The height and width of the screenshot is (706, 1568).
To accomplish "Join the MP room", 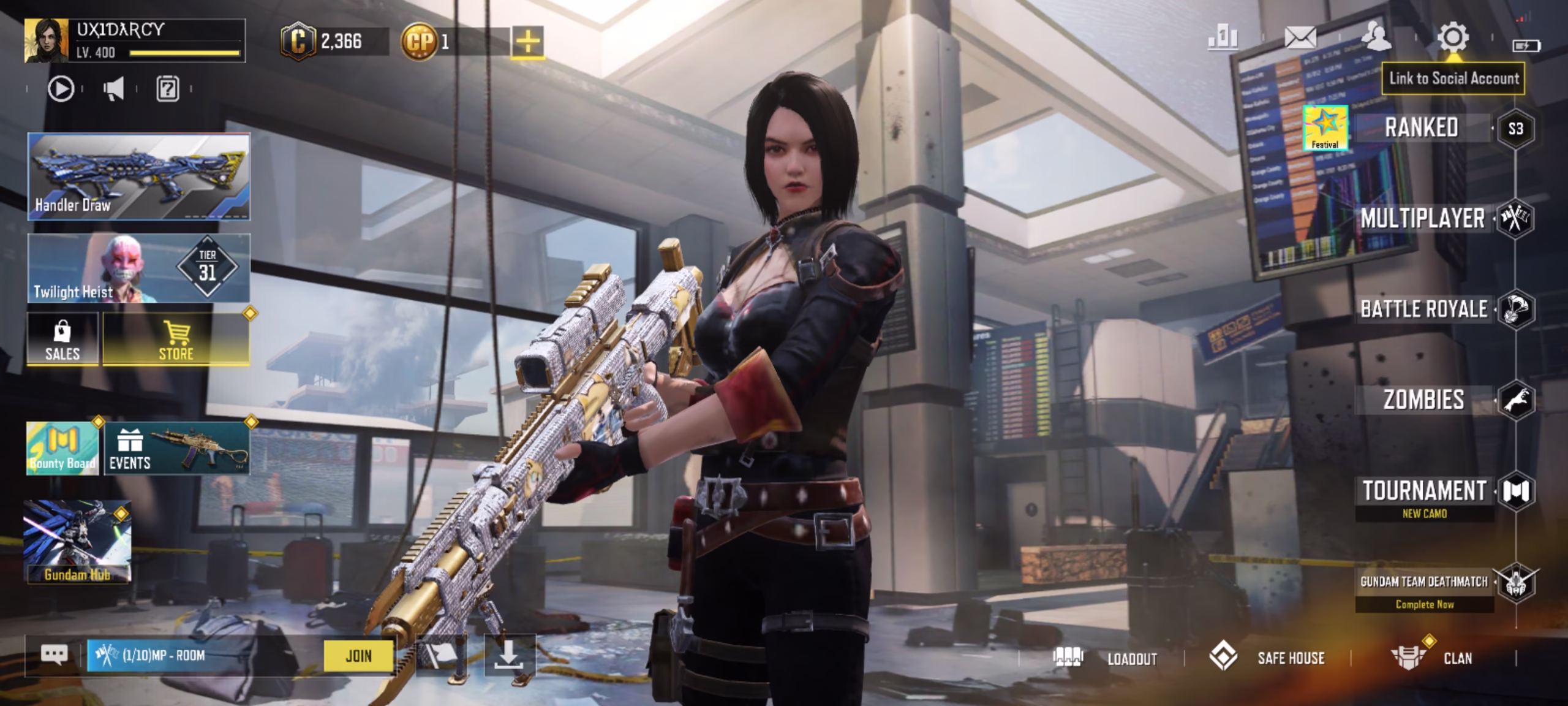I will tap(358, 656).
